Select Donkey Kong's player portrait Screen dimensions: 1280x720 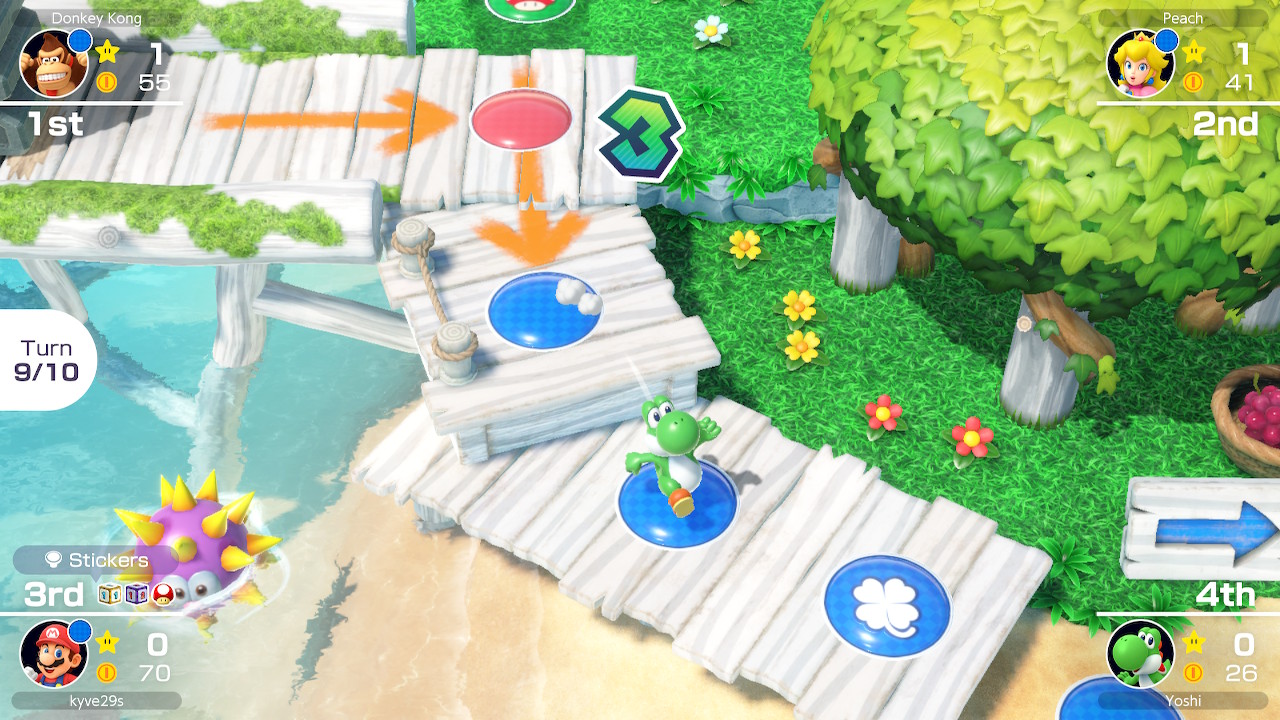pyautogui.click(x=54, y=63)
